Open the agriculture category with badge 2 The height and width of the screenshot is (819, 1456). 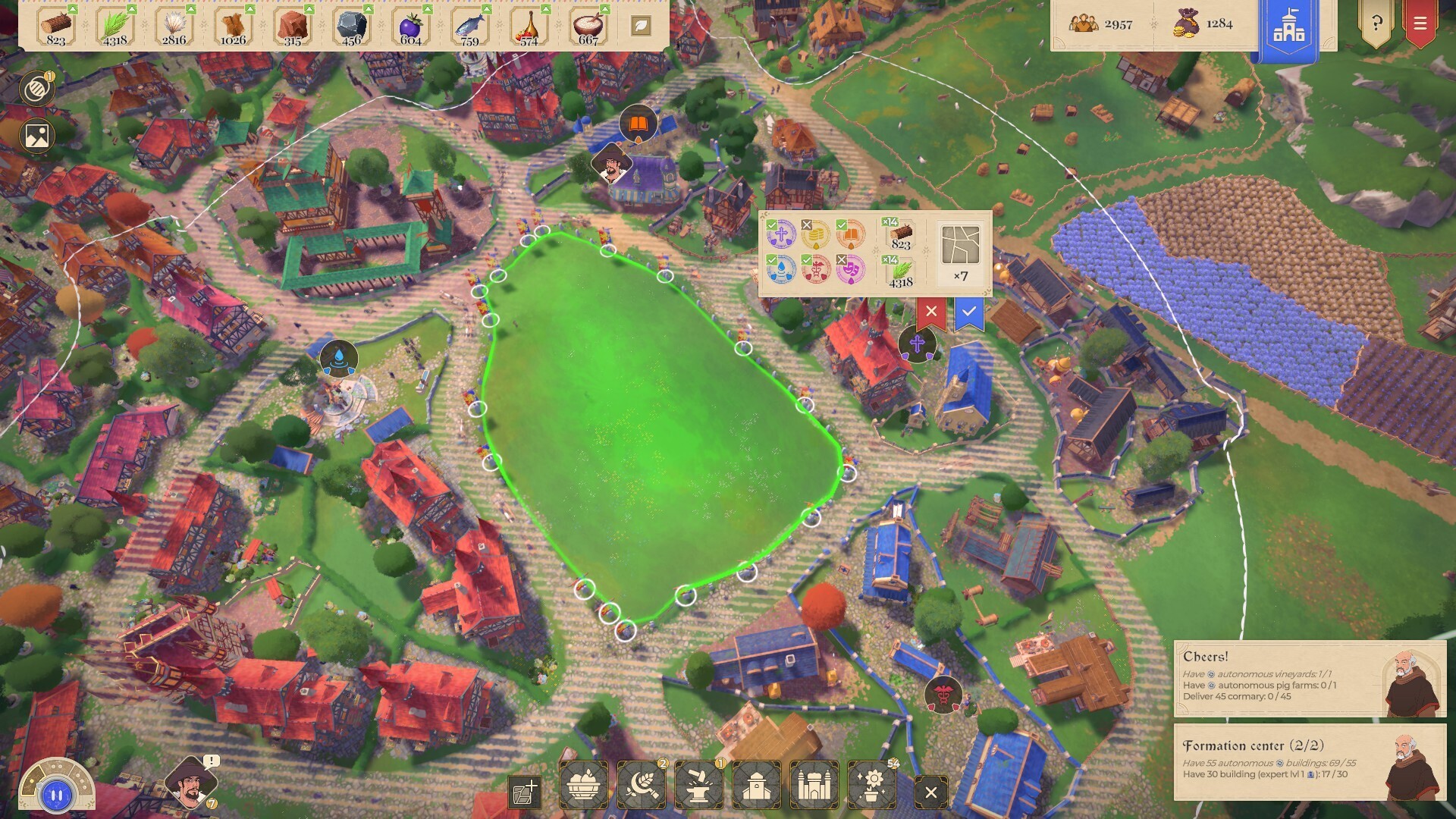click(x=642, y=787)
